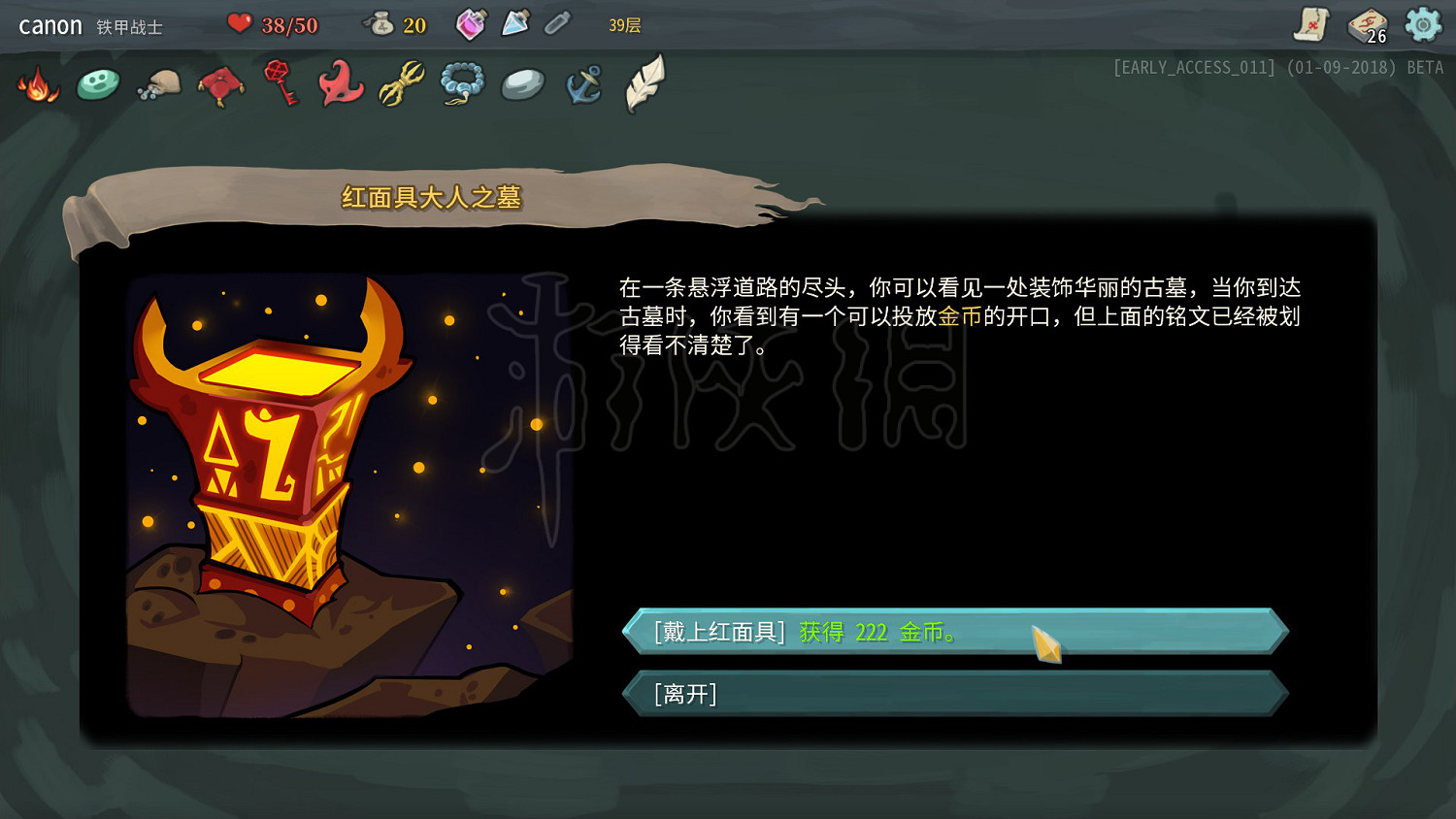
Task: Choose the [离开] option to leave
Action: click(x=956, y=694)
